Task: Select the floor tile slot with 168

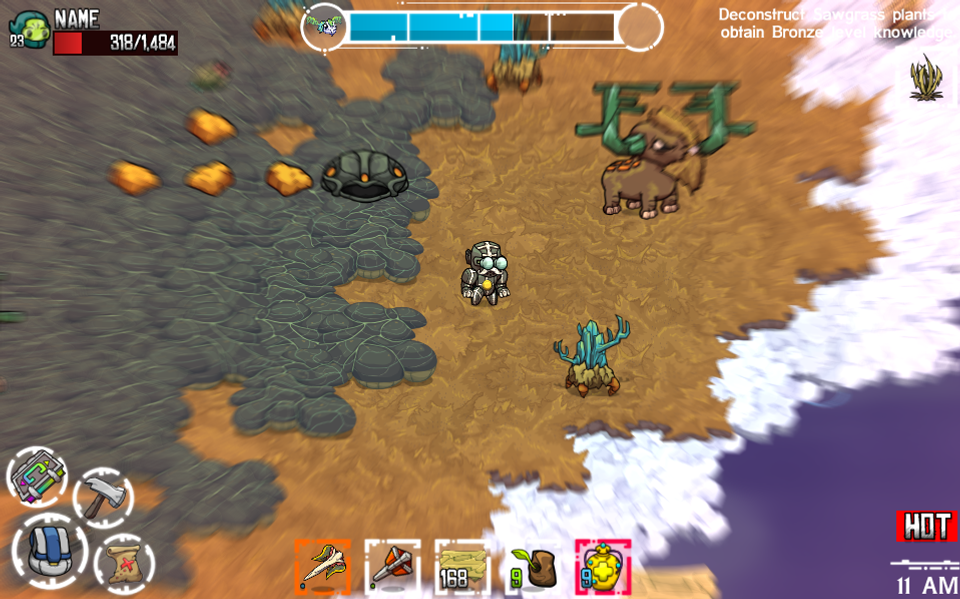Action: tap(462, 568)
